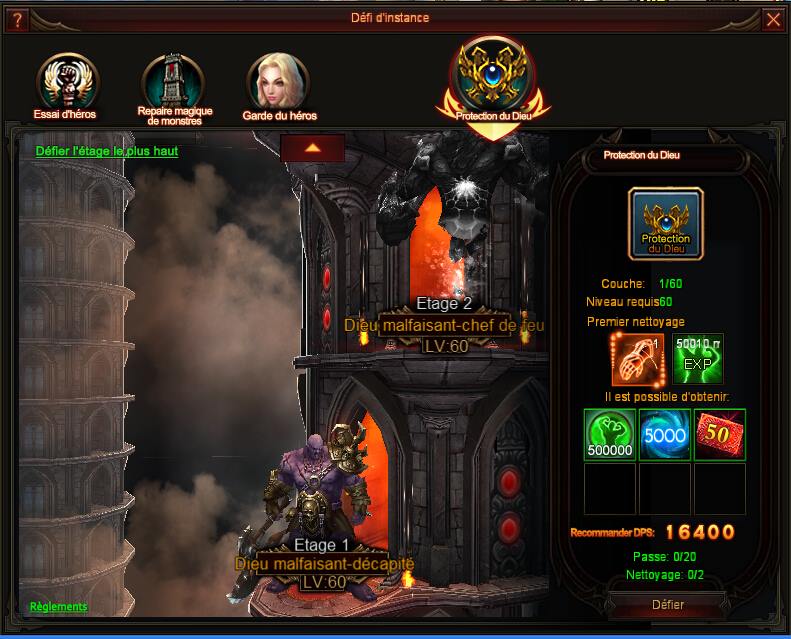The height and width of the screenshot is (639, 791).
Task: Open the Garde du héros tab
Action: point(279,84)
